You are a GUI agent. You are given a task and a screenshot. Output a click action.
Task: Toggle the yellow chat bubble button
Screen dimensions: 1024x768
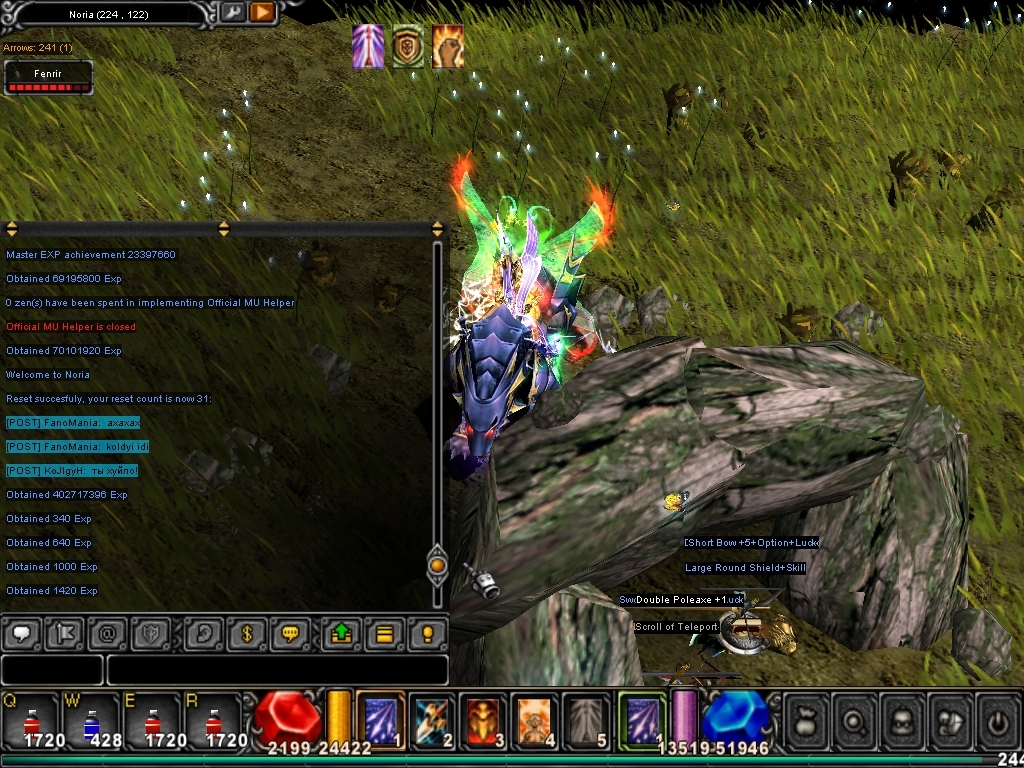(291, 634)
